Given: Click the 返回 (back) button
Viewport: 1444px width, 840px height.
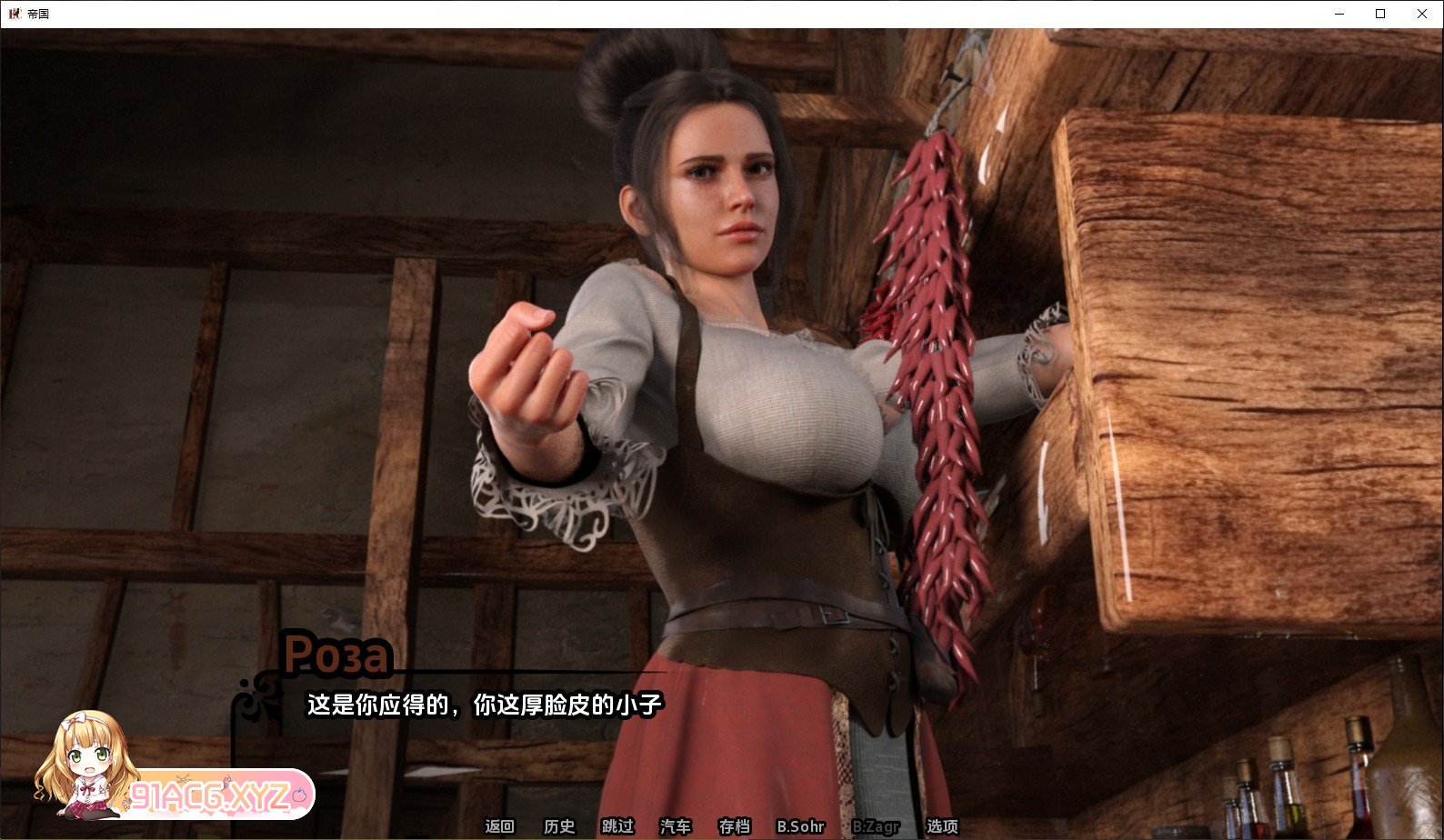Looking at the screenshot, I should point(499,826).
